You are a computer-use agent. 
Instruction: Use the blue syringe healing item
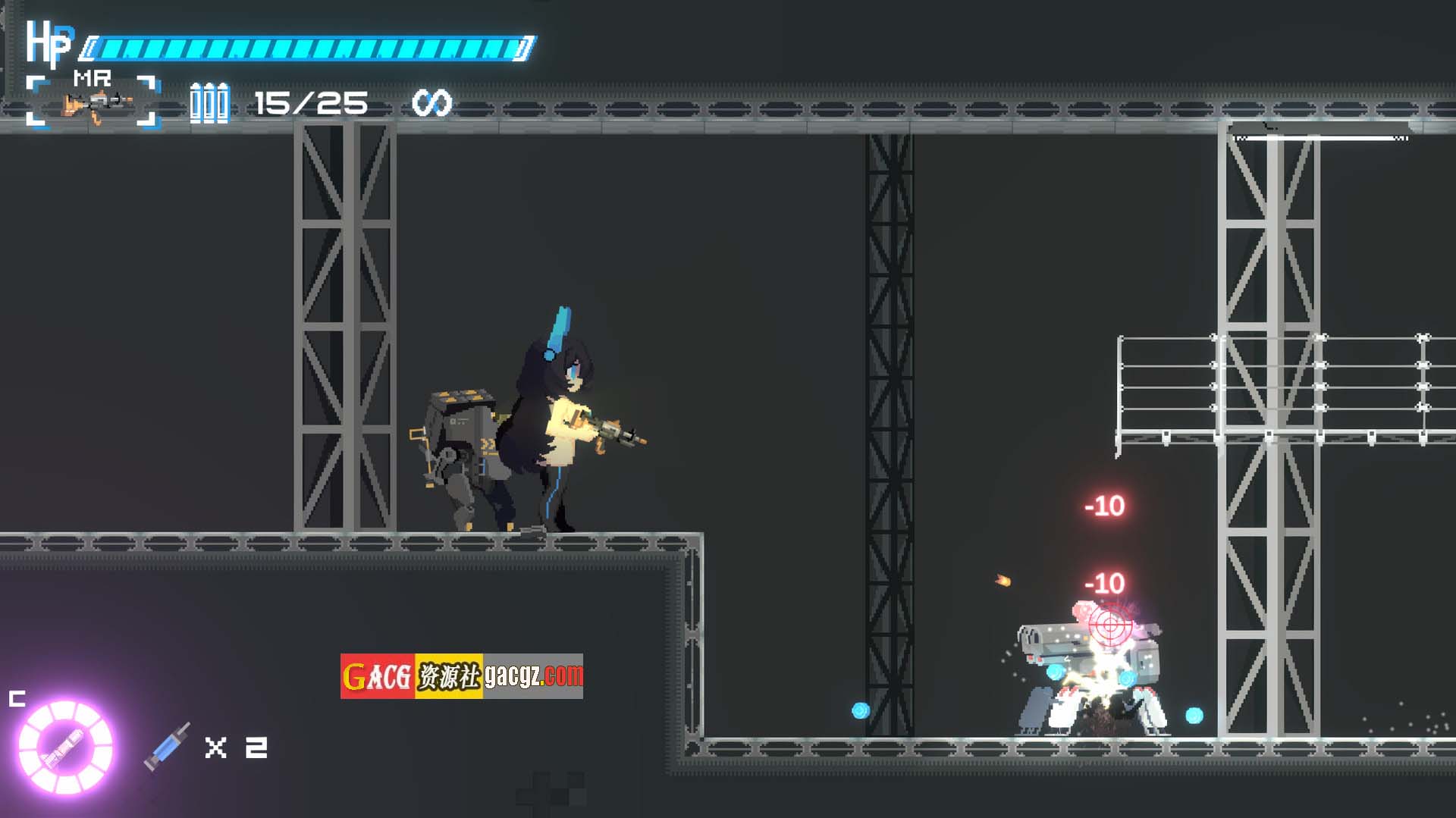168,747
